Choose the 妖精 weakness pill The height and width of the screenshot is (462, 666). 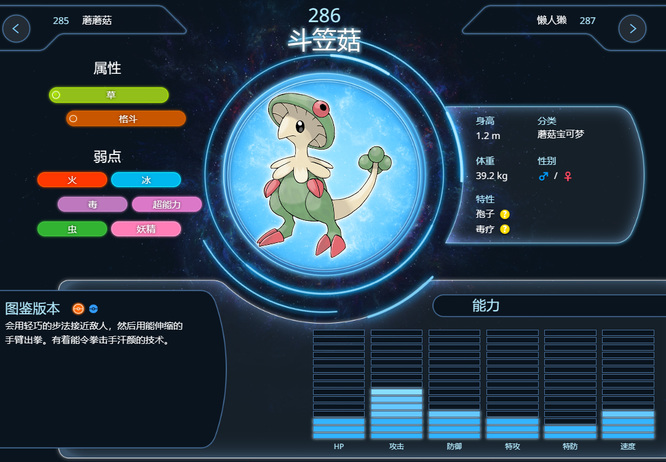[146, 229]
